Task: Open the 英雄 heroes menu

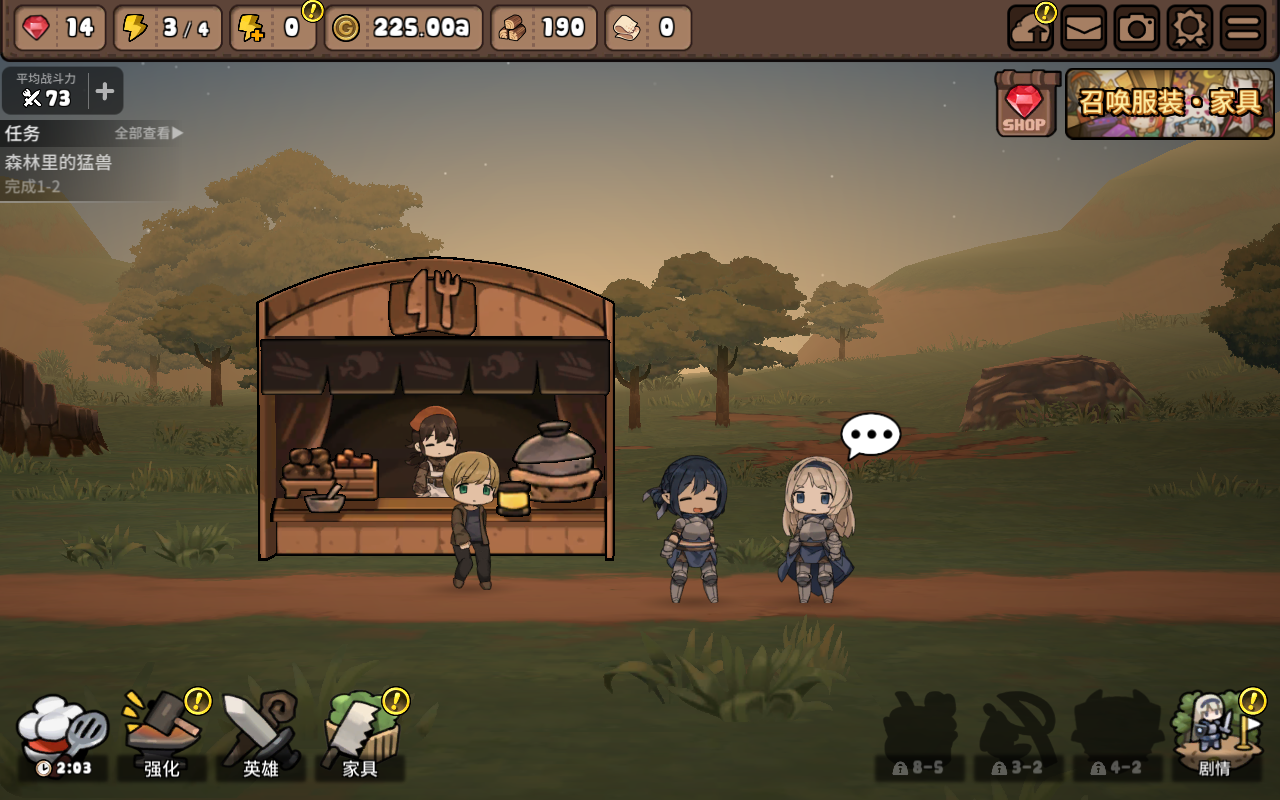Action: click(261, 735)
